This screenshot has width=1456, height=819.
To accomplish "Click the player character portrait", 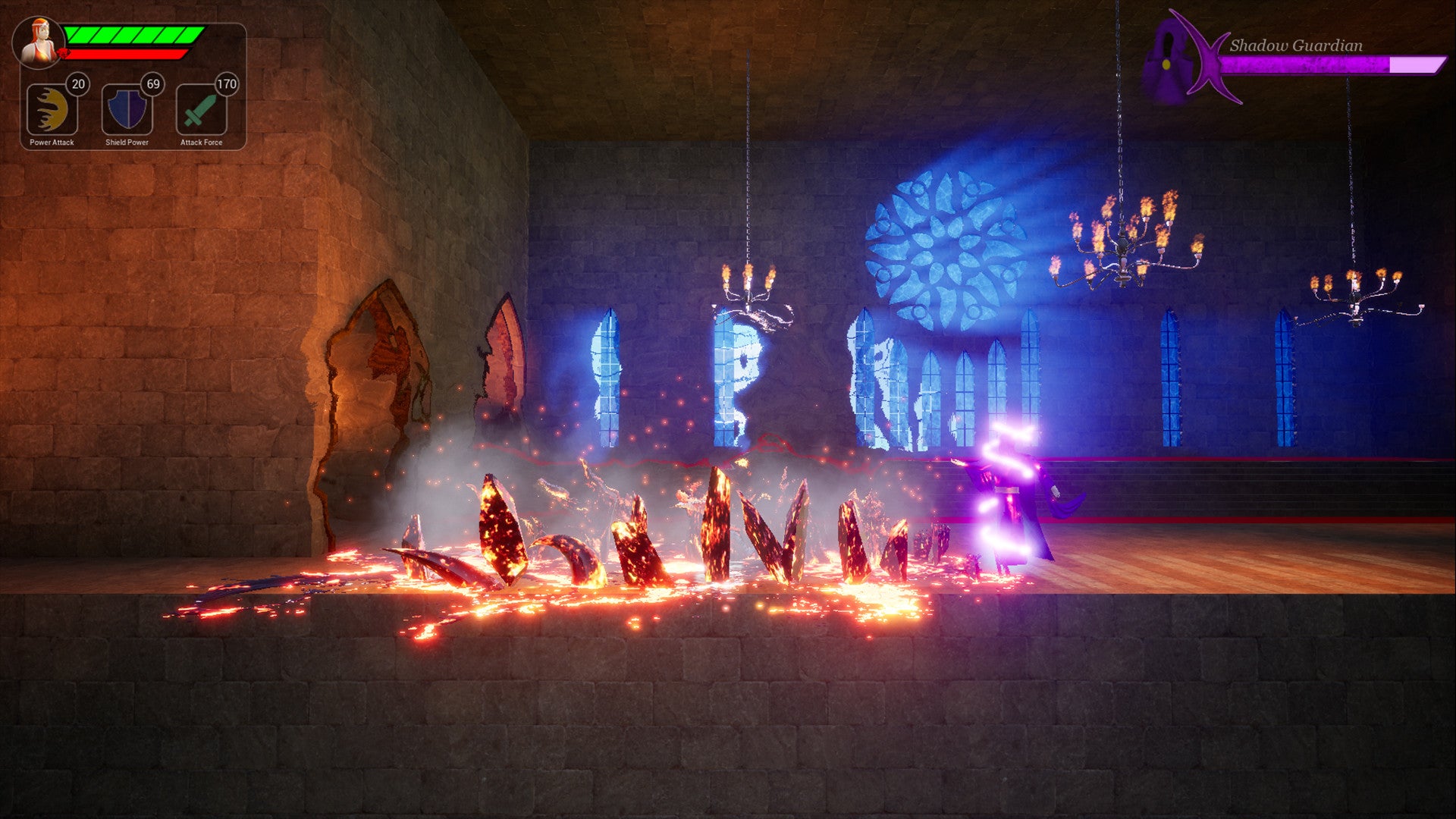I will pos(39,43).
